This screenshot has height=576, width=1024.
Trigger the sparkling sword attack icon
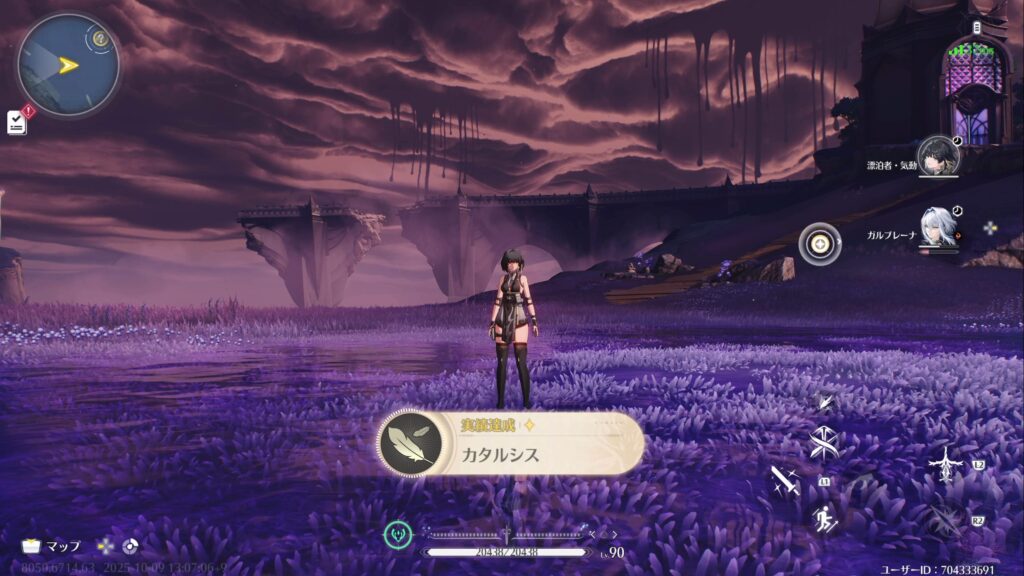point(783,483)
